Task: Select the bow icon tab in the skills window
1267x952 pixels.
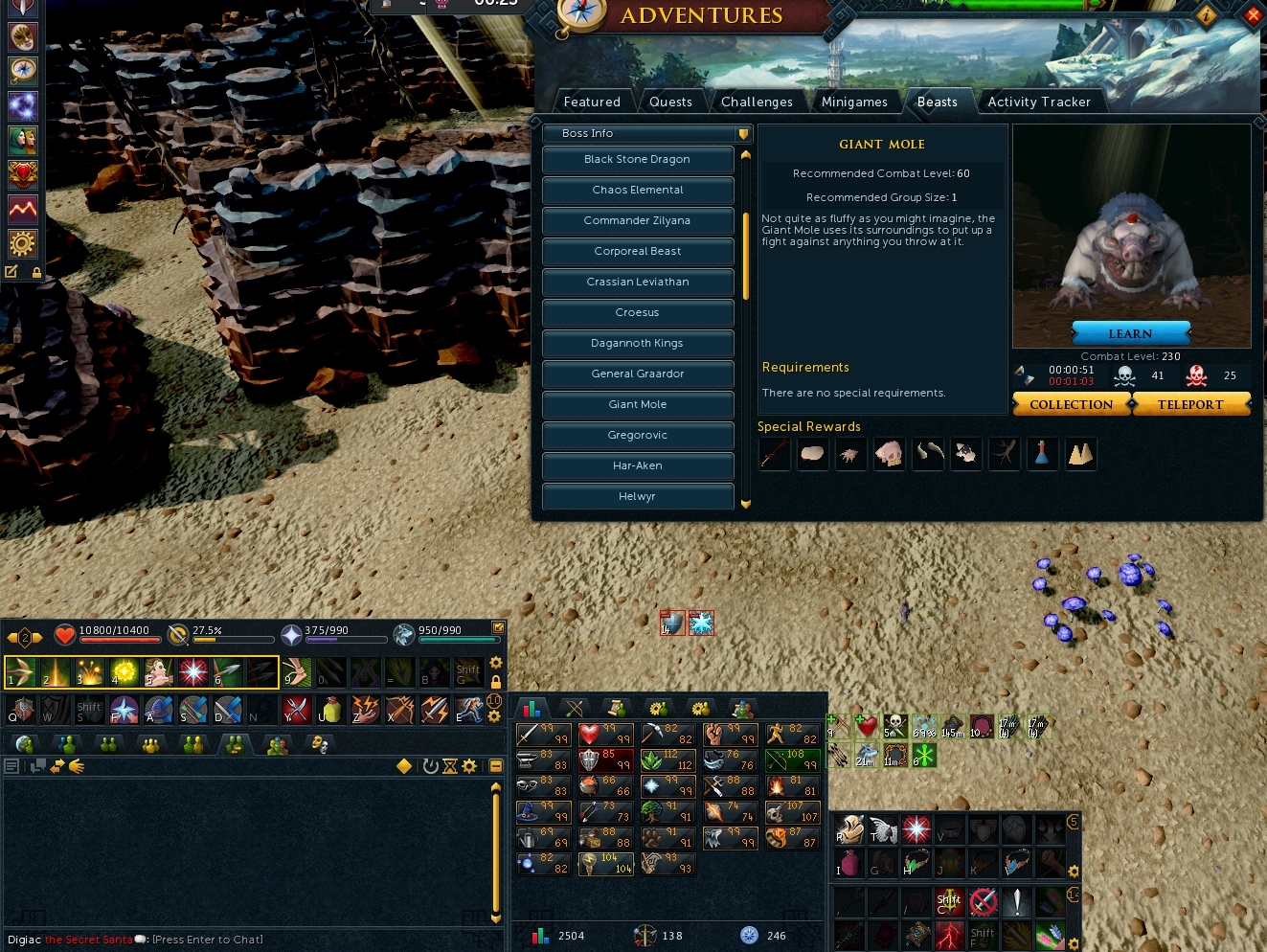Action: coord(574,709)
